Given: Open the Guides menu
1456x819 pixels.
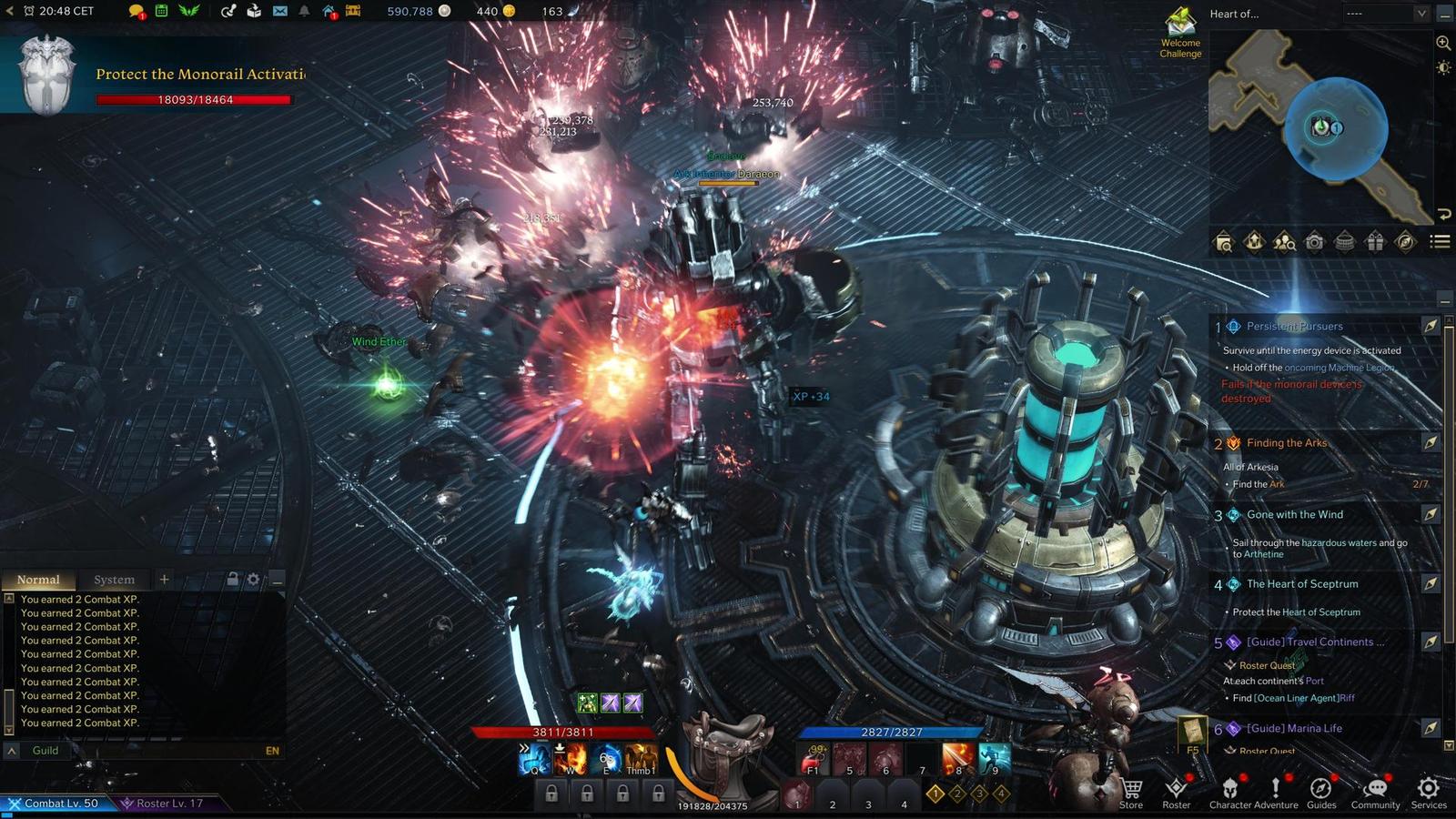Looking at the screenshot, I should [x=1321, y=792].
